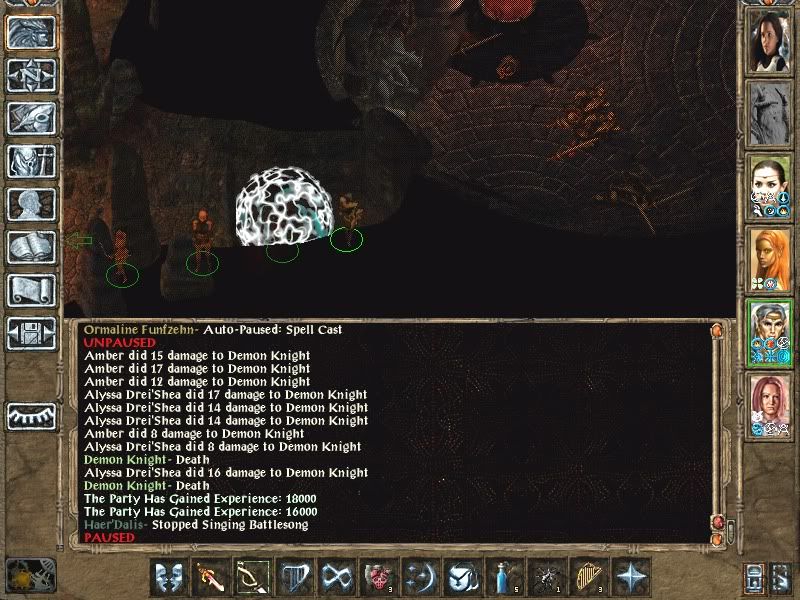Equip the sword weapon slot
800x600 pixels.
pos(211,577)
